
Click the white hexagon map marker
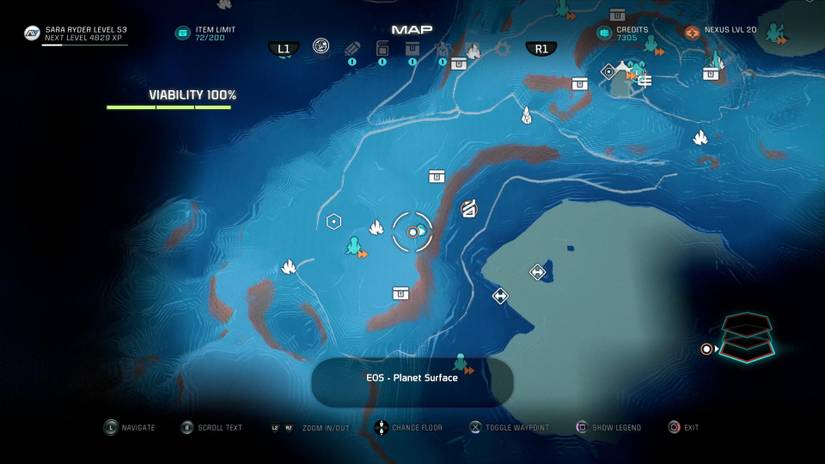[334, 222]
